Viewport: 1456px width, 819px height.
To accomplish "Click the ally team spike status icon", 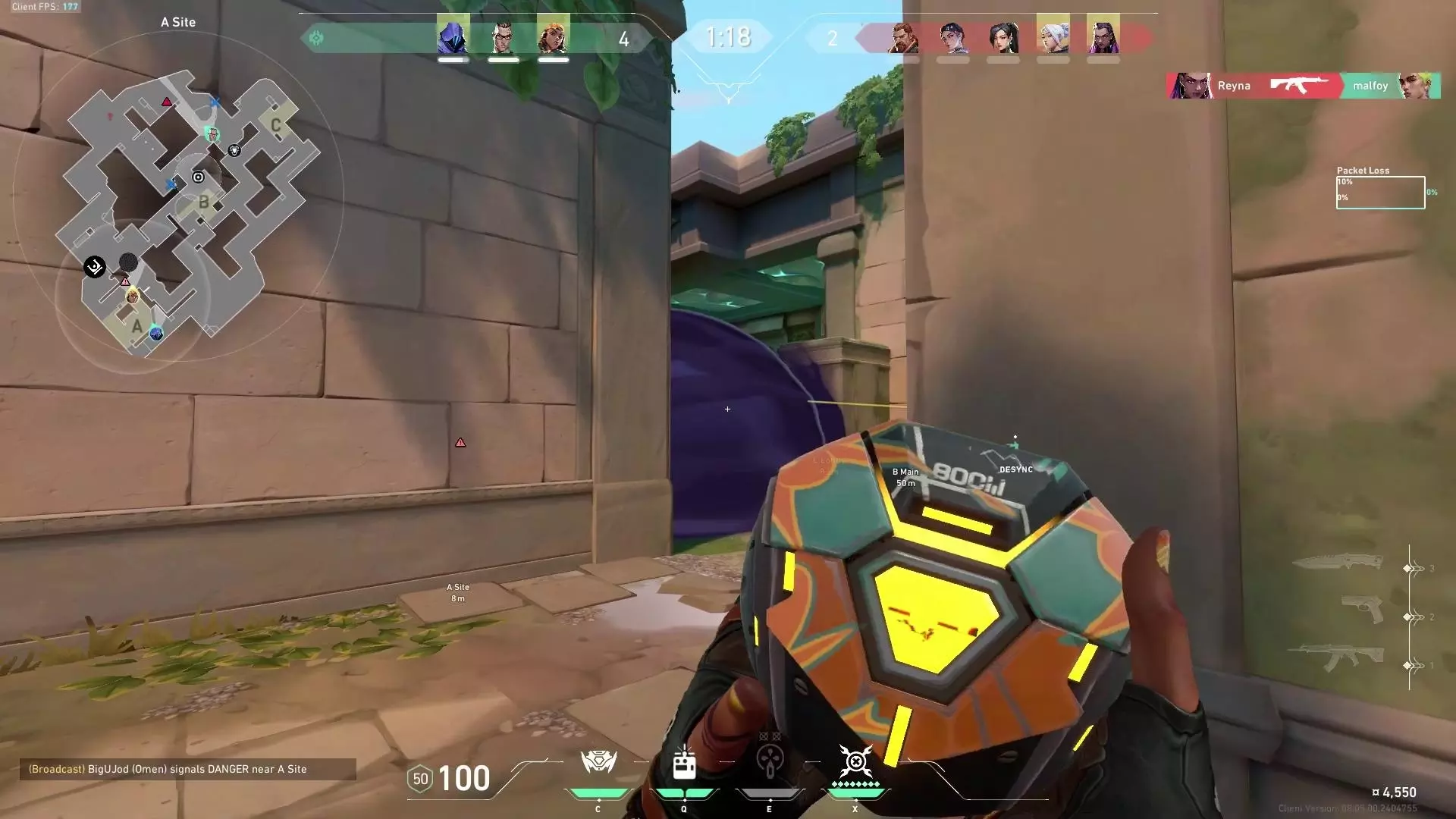I will pos(316,37).
